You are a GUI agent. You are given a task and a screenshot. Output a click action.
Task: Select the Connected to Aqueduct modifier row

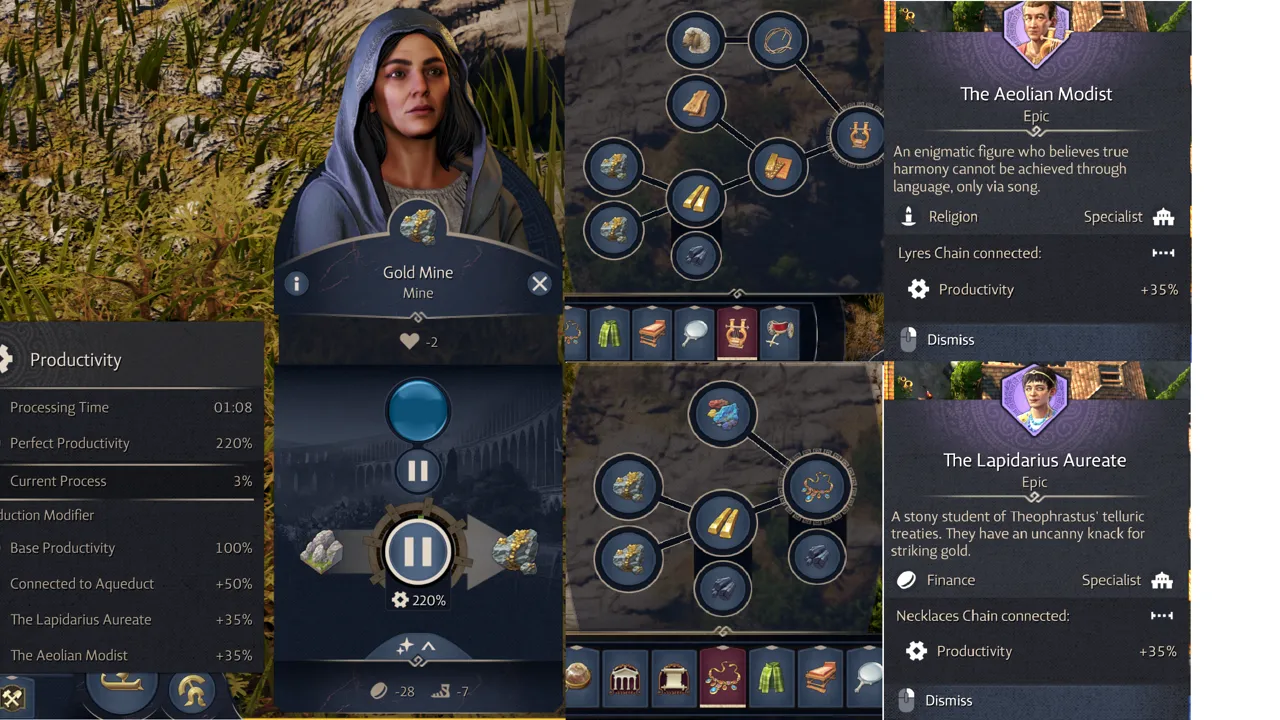[x=130, y=584]
